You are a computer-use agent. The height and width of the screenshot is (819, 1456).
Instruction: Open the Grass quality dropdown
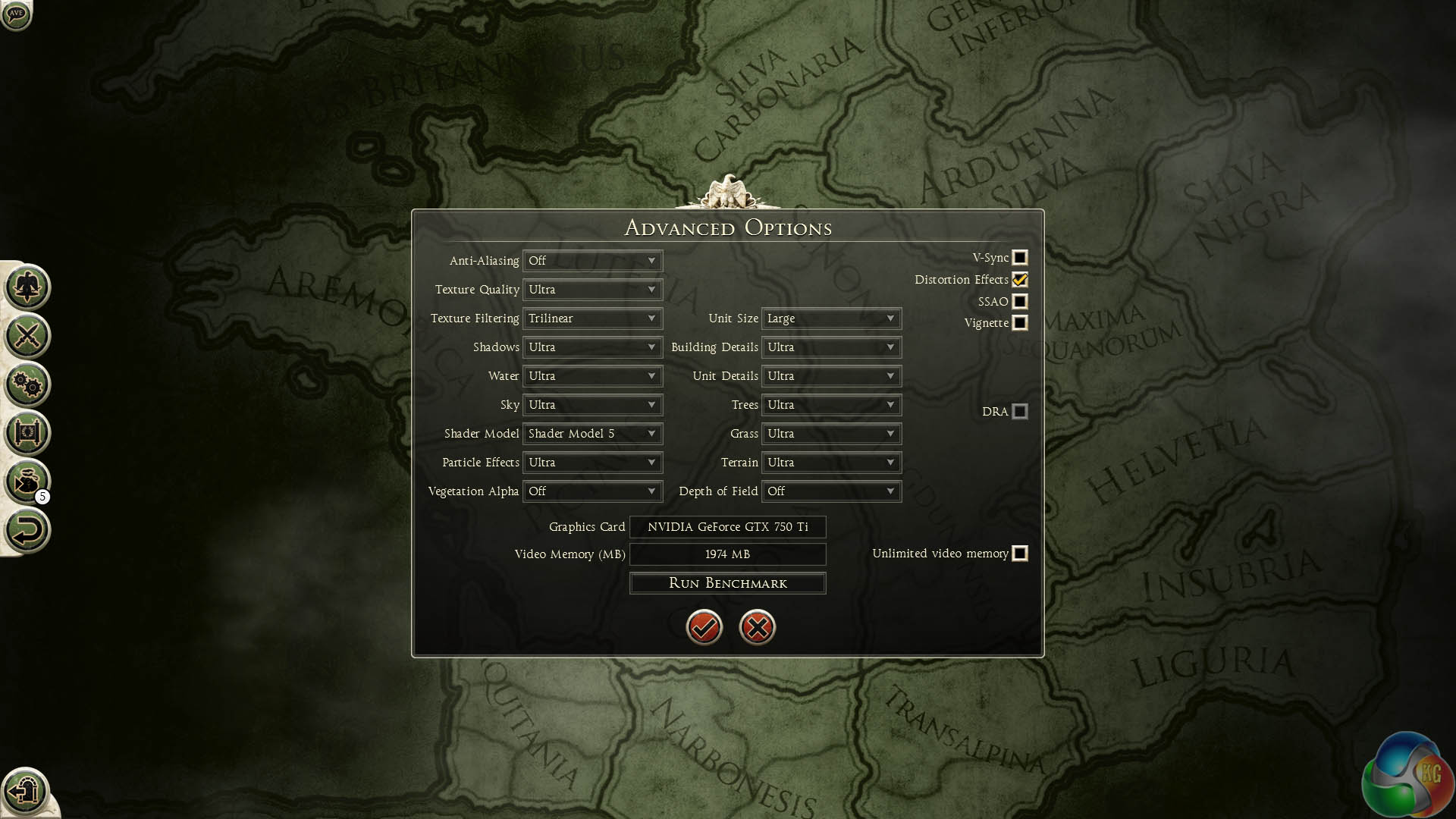click(x=831, y=434)
